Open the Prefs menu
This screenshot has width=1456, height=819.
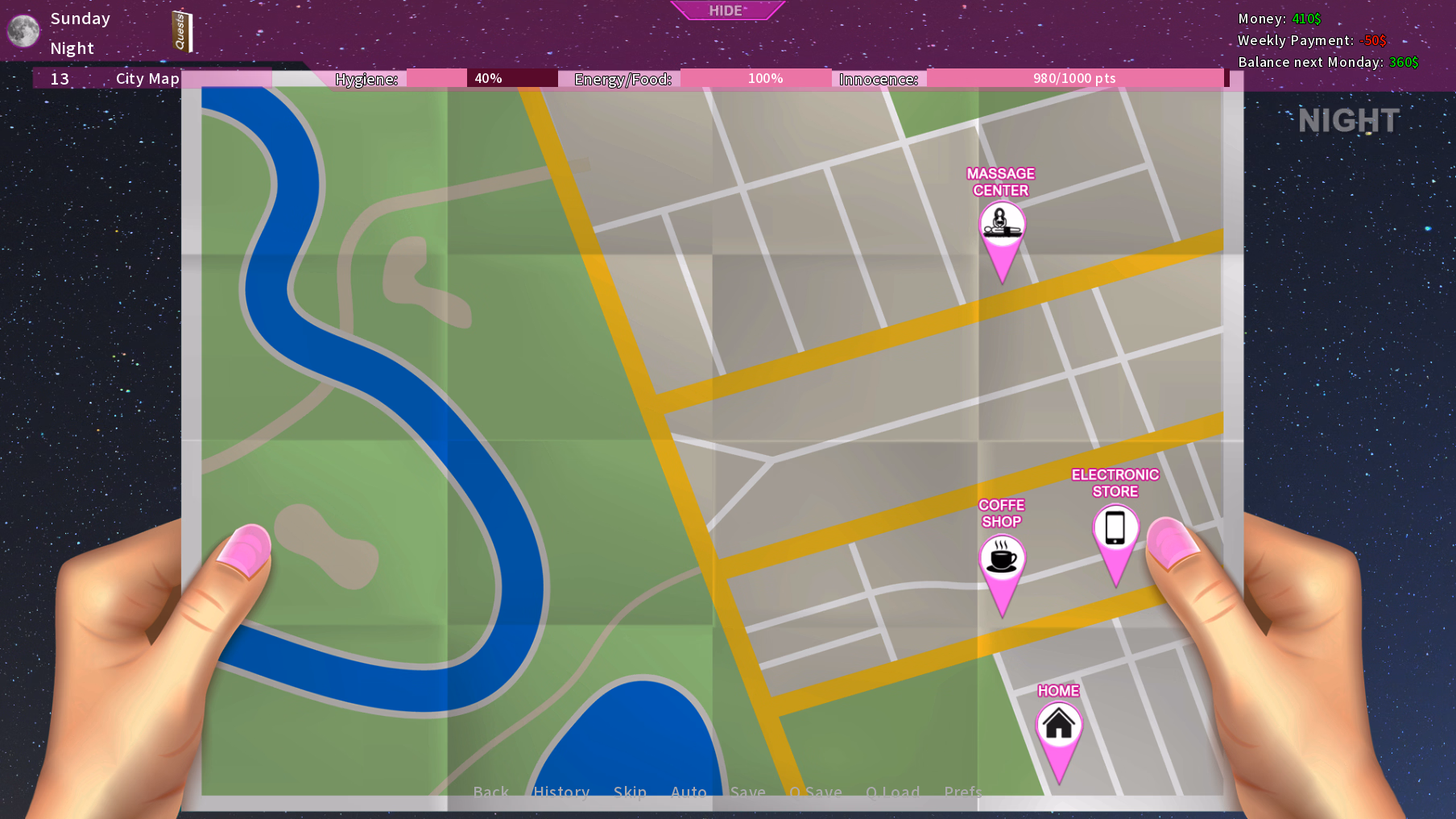pyautogui.click(x=963, y=792)
